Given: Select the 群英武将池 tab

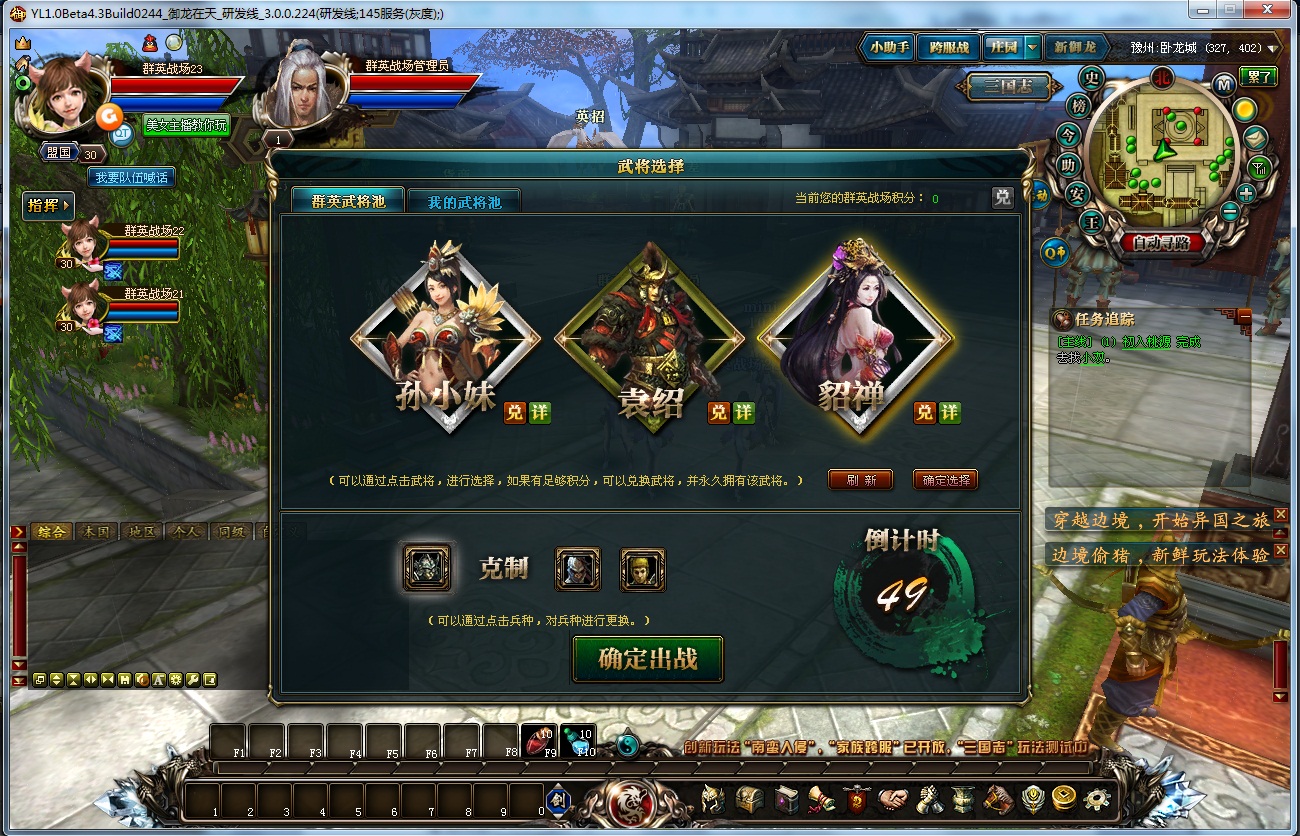Looking at the screenshot, I should pos(347,201).
